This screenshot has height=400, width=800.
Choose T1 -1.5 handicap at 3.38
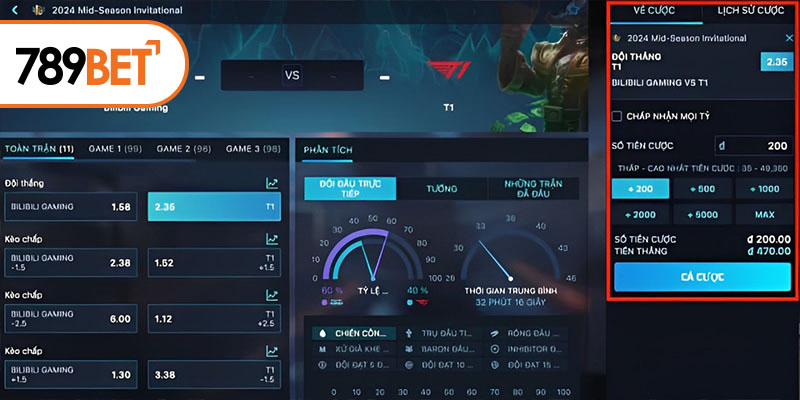tap(214, 374)
